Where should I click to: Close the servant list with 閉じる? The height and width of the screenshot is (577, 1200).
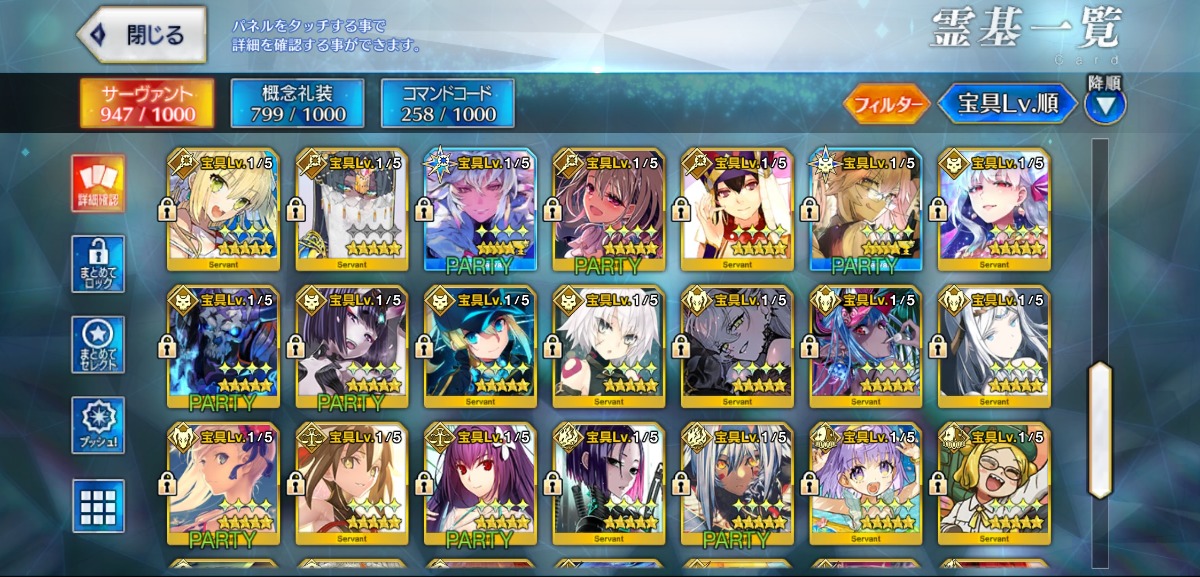pos(142,35)
